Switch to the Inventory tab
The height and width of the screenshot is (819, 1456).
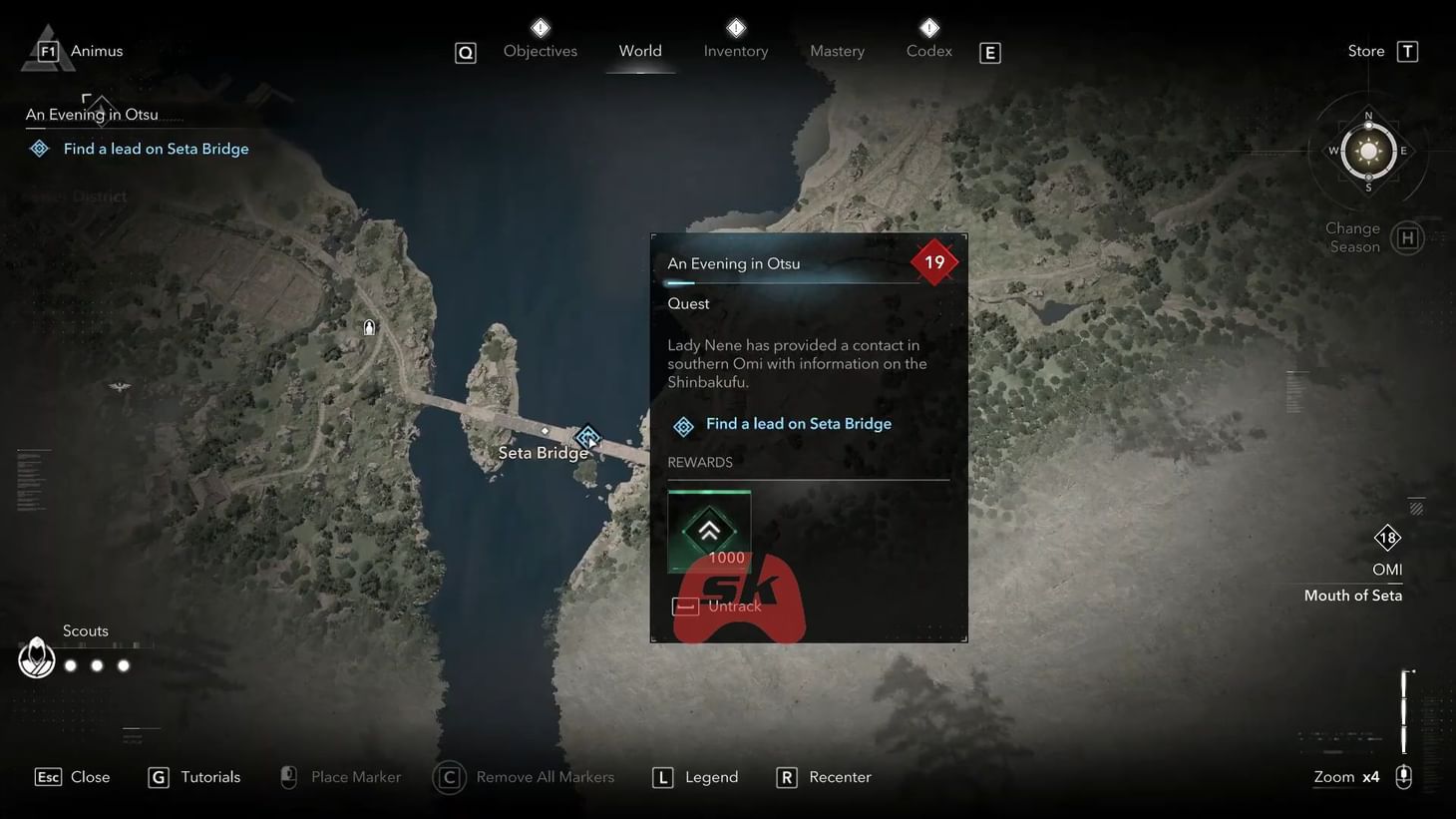735,50
